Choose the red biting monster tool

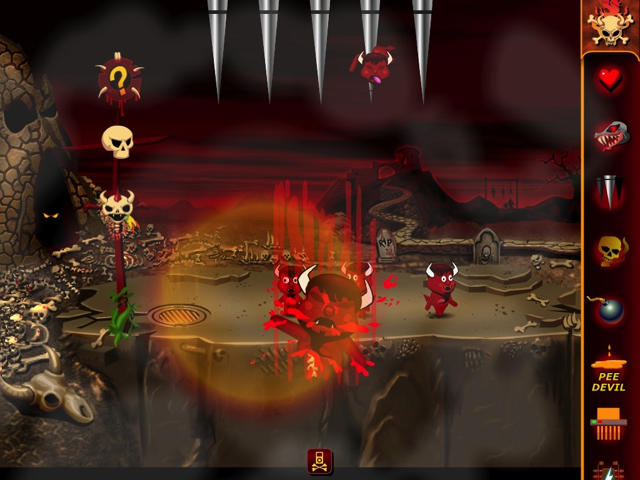(x=610, y=135)
